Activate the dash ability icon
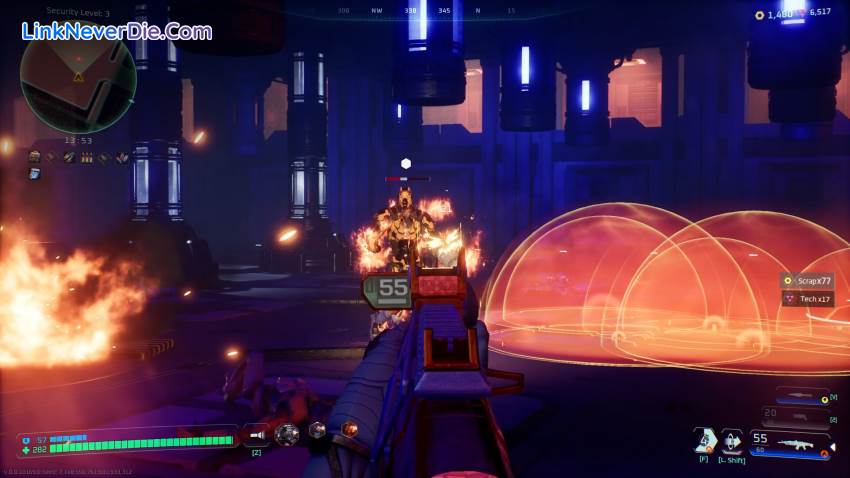This screenshot has height=478, width=850. (733, 439)
